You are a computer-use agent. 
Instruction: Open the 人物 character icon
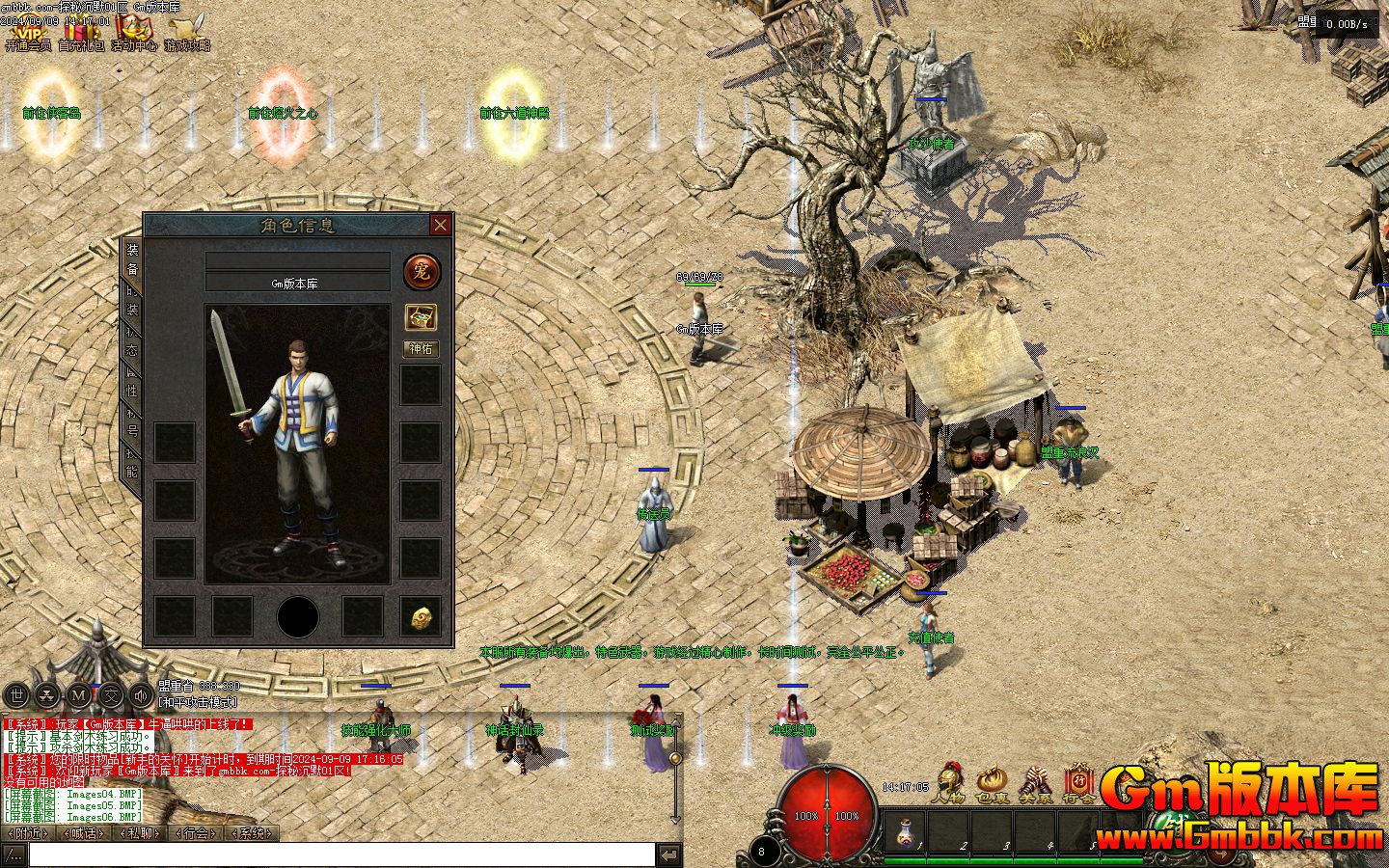pos(949,783)
